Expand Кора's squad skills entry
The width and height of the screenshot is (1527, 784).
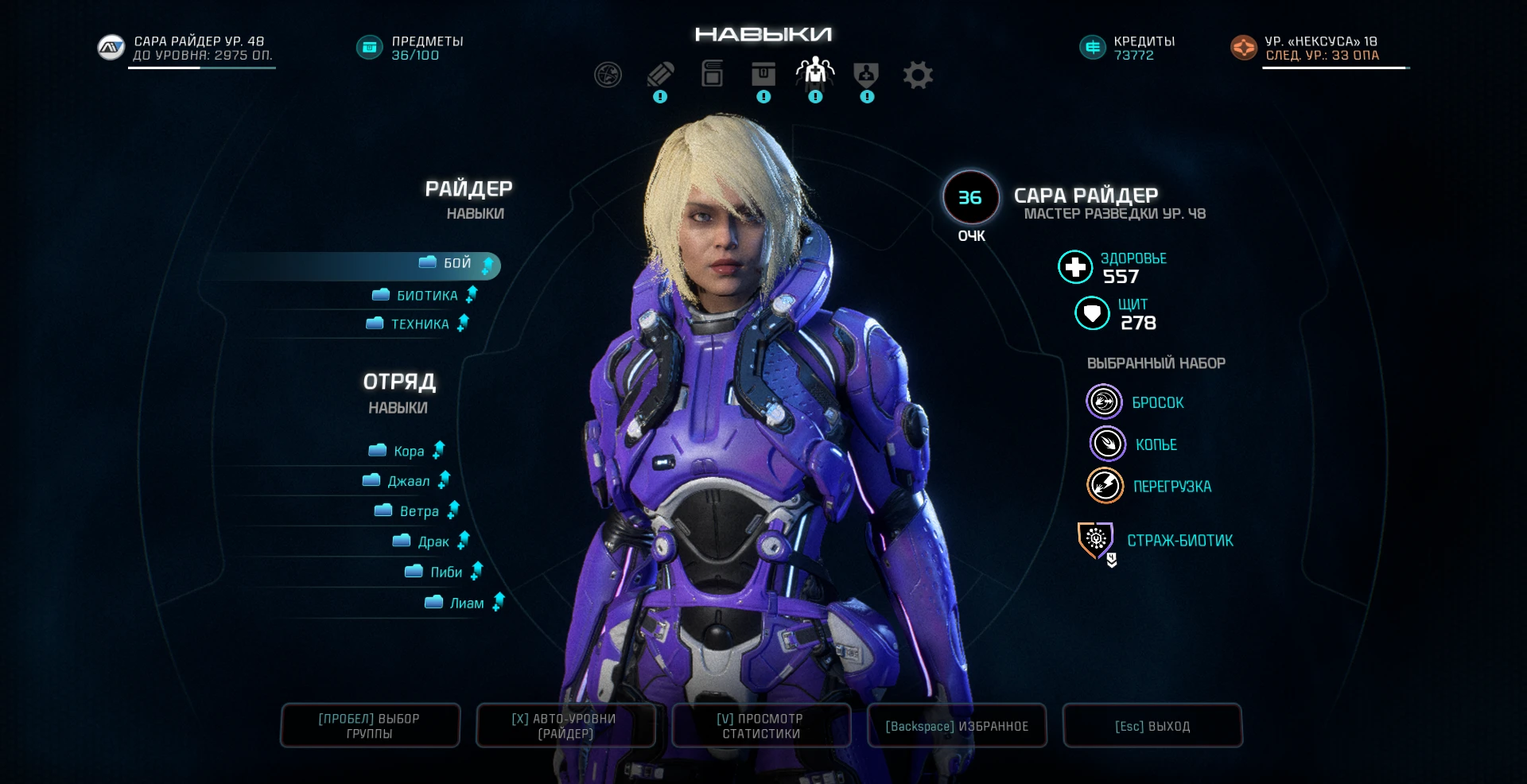click(409, 450)
